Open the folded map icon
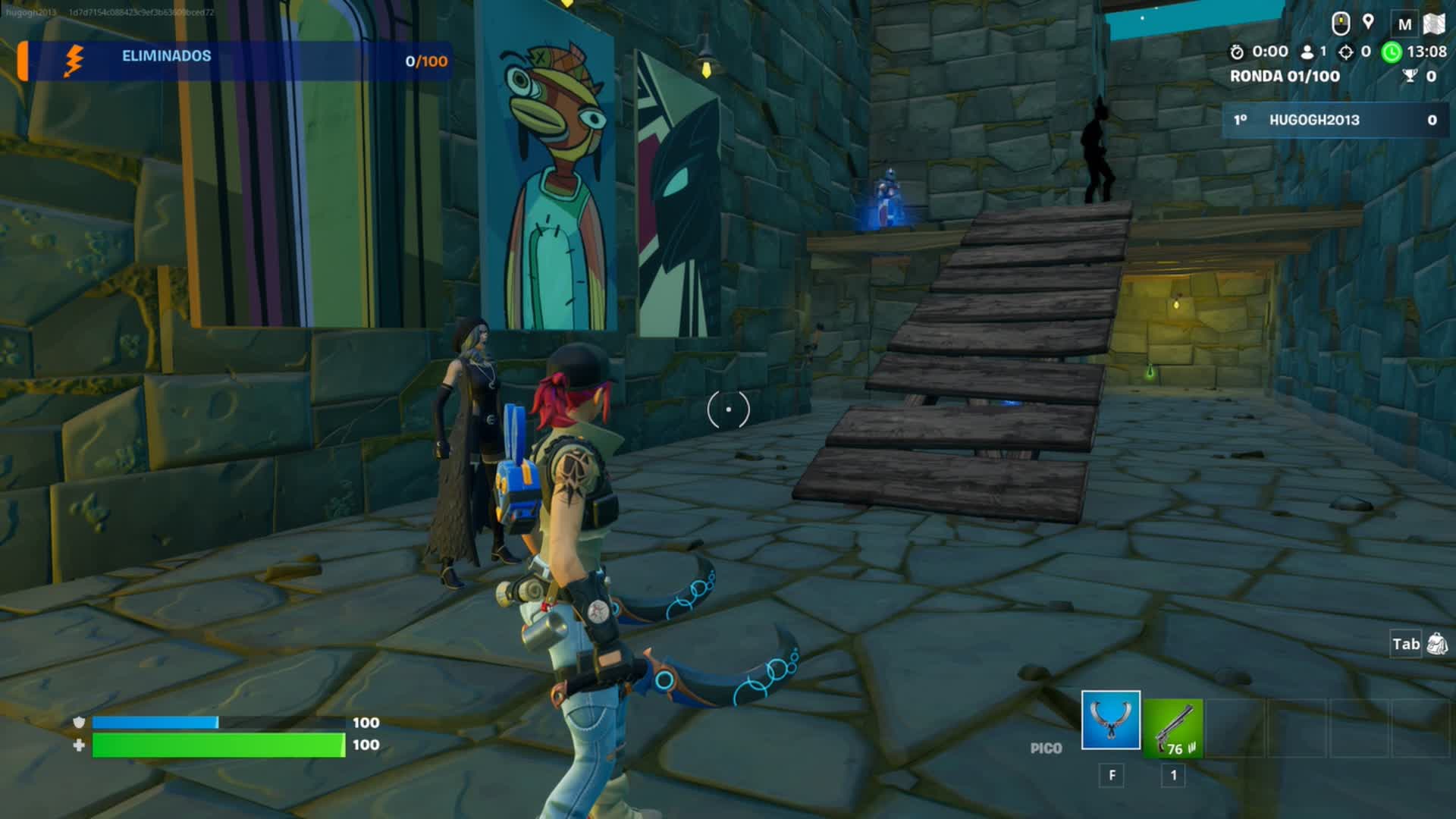Image resolution: width=1456 pixels, height=819 pixels. coord(1433,24)
